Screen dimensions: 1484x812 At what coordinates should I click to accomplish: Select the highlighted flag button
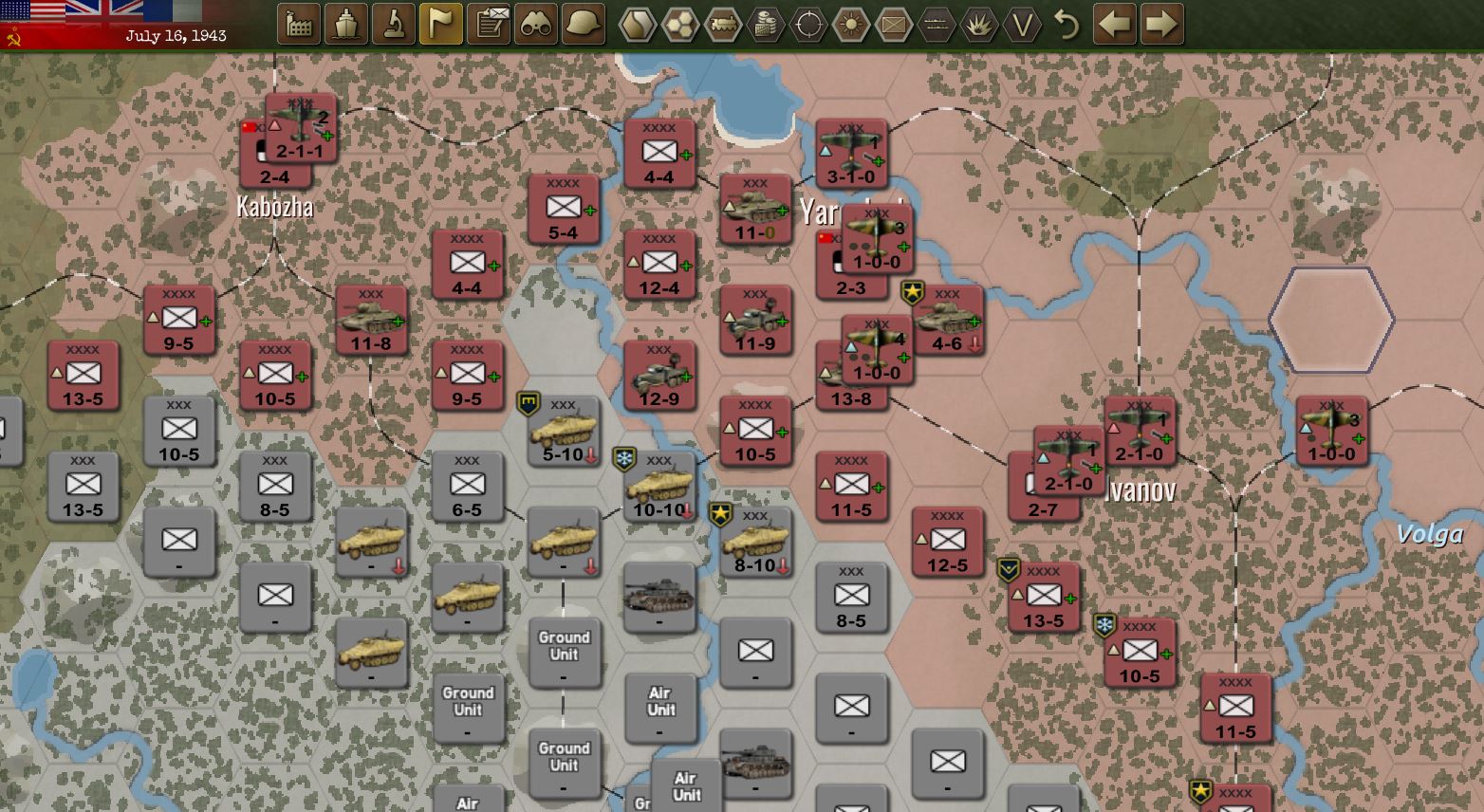point(441,25)
